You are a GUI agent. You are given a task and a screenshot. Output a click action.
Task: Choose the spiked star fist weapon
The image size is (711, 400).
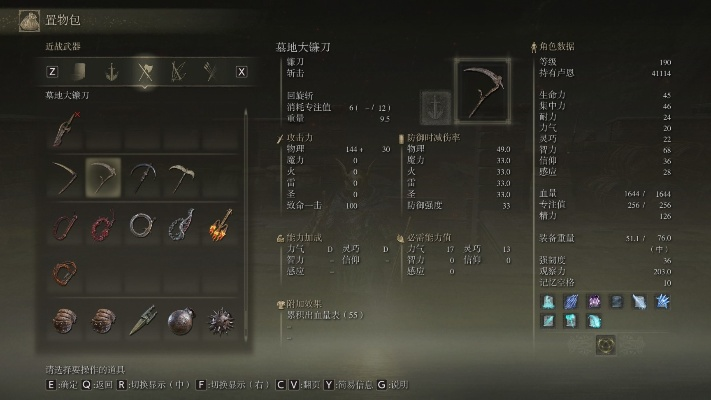pyautogui.click(x=220, y=319)
